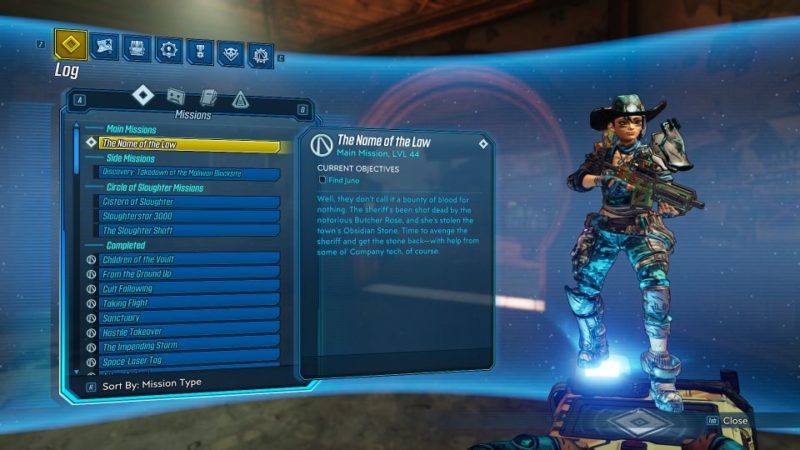The height and width of the screenshot is (450, 800).
Task: Show the book sub-tab in Log
Action: coord(208,97)
